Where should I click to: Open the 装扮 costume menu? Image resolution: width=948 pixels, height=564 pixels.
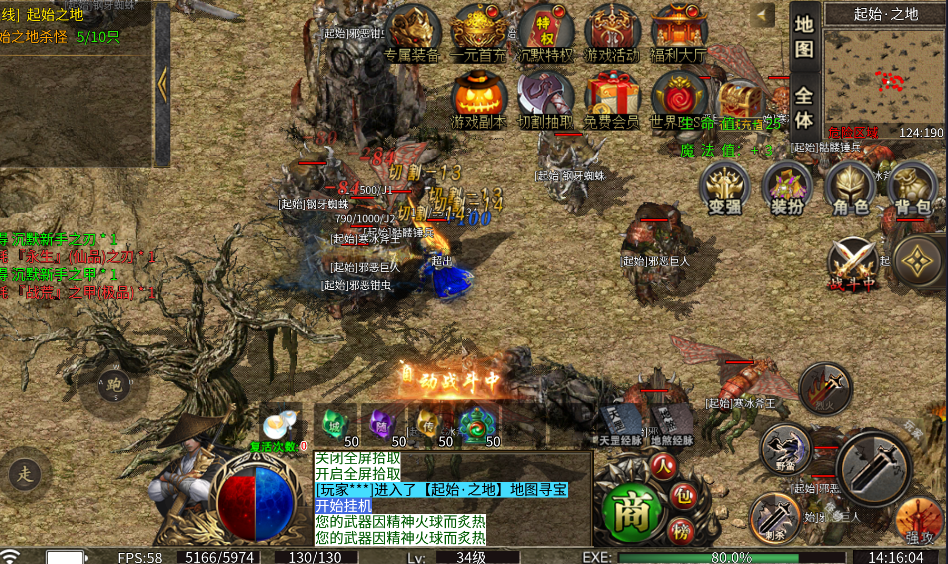(787, 188)
